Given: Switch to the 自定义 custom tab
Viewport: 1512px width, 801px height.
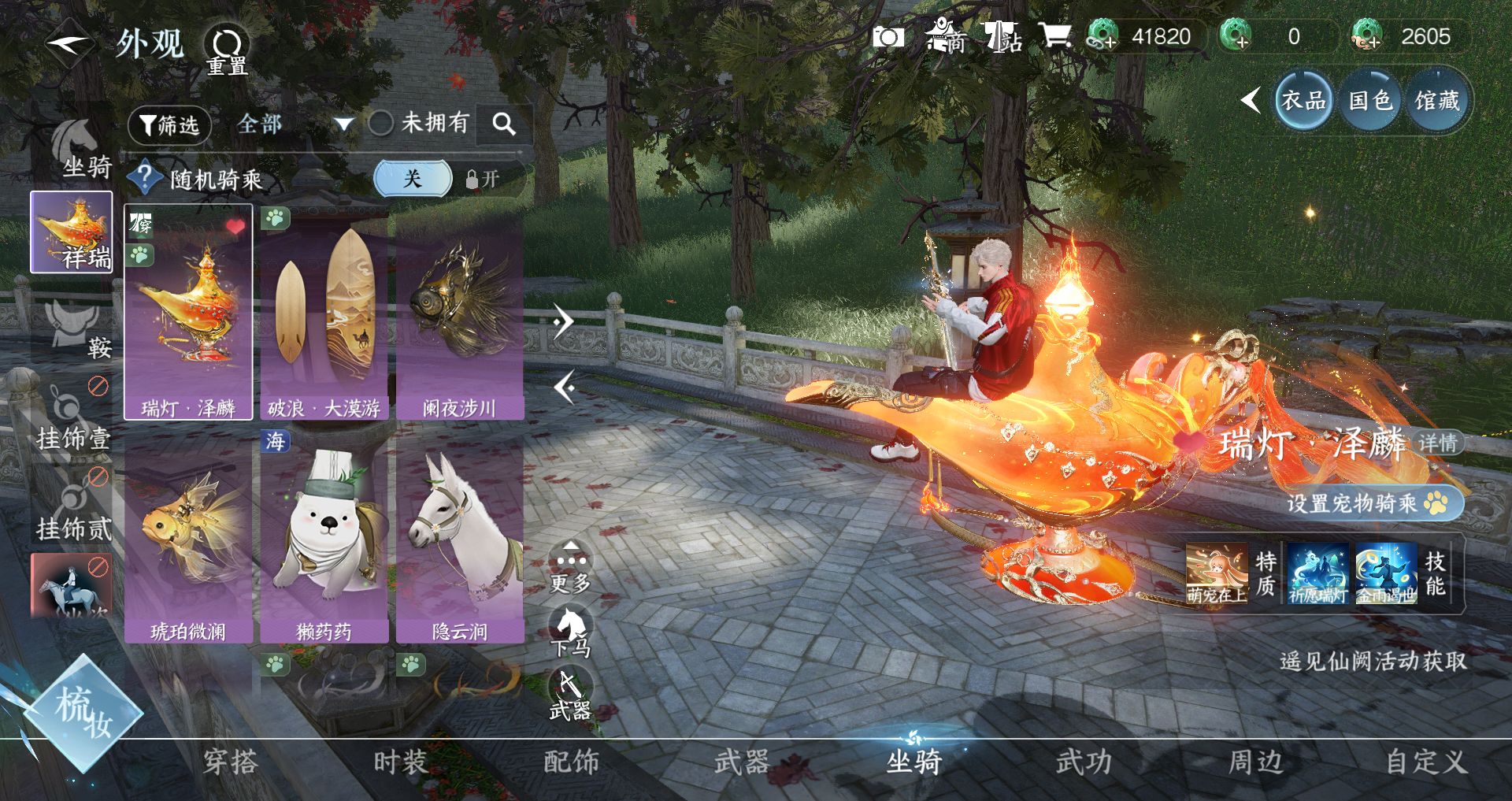Looking at the screenshot, I should 1426,762.
